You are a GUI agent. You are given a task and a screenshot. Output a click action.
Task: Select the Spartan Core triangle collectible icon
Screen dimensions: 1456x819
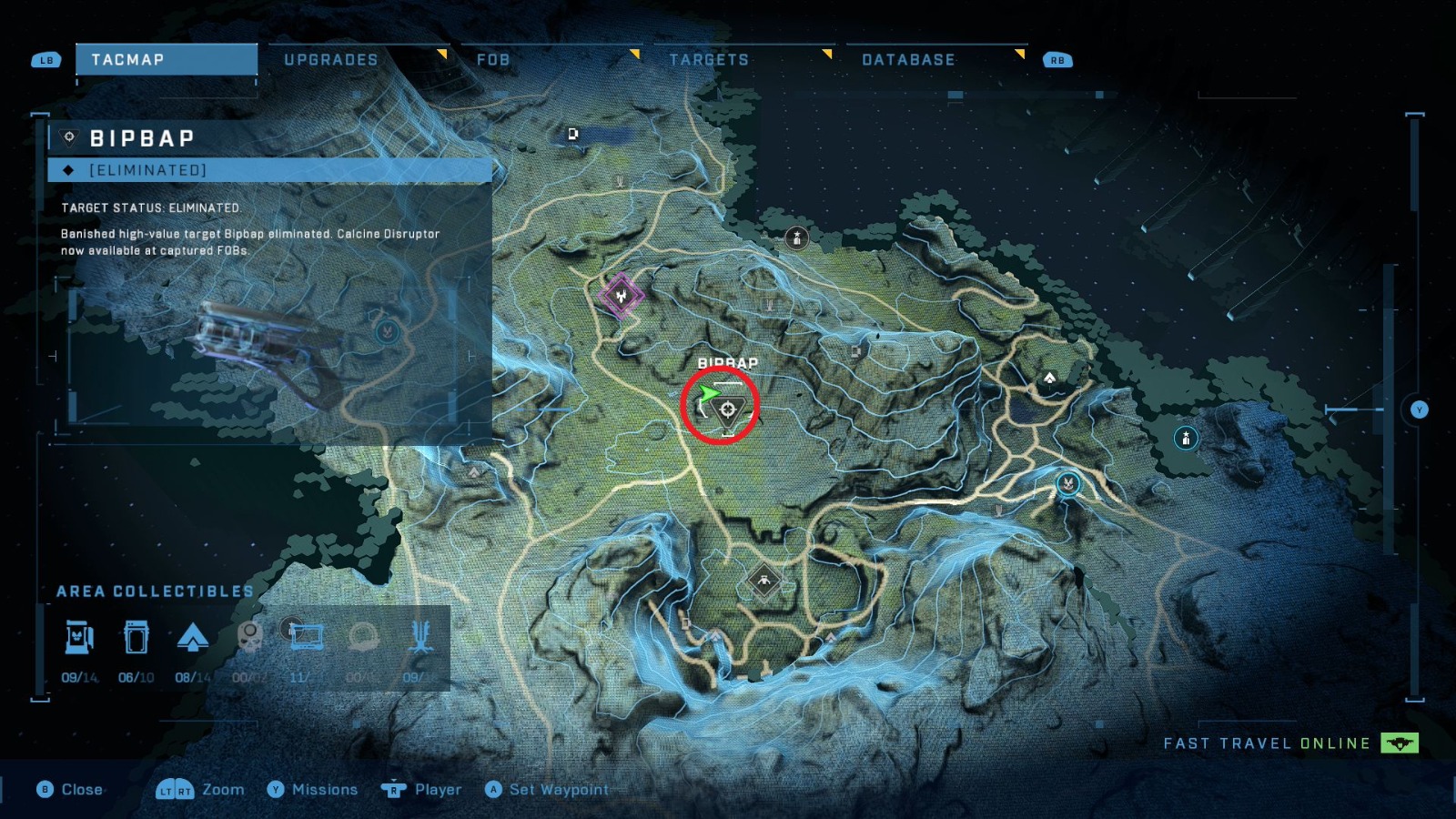[195, 637]
